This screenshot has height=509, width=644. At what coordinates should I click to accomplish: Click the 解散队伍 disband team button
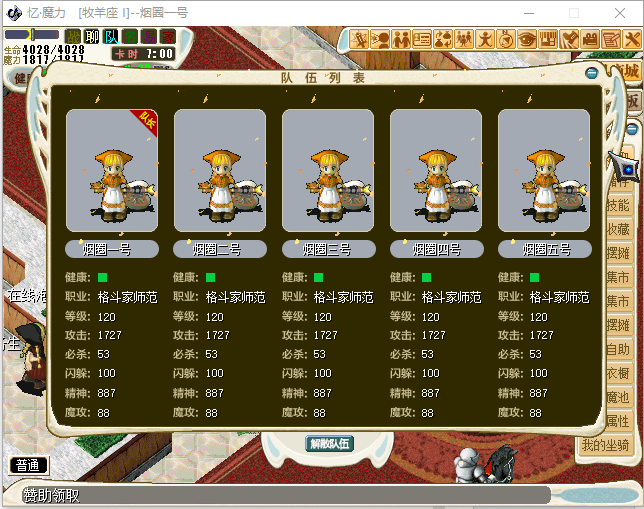coord(329,443)
